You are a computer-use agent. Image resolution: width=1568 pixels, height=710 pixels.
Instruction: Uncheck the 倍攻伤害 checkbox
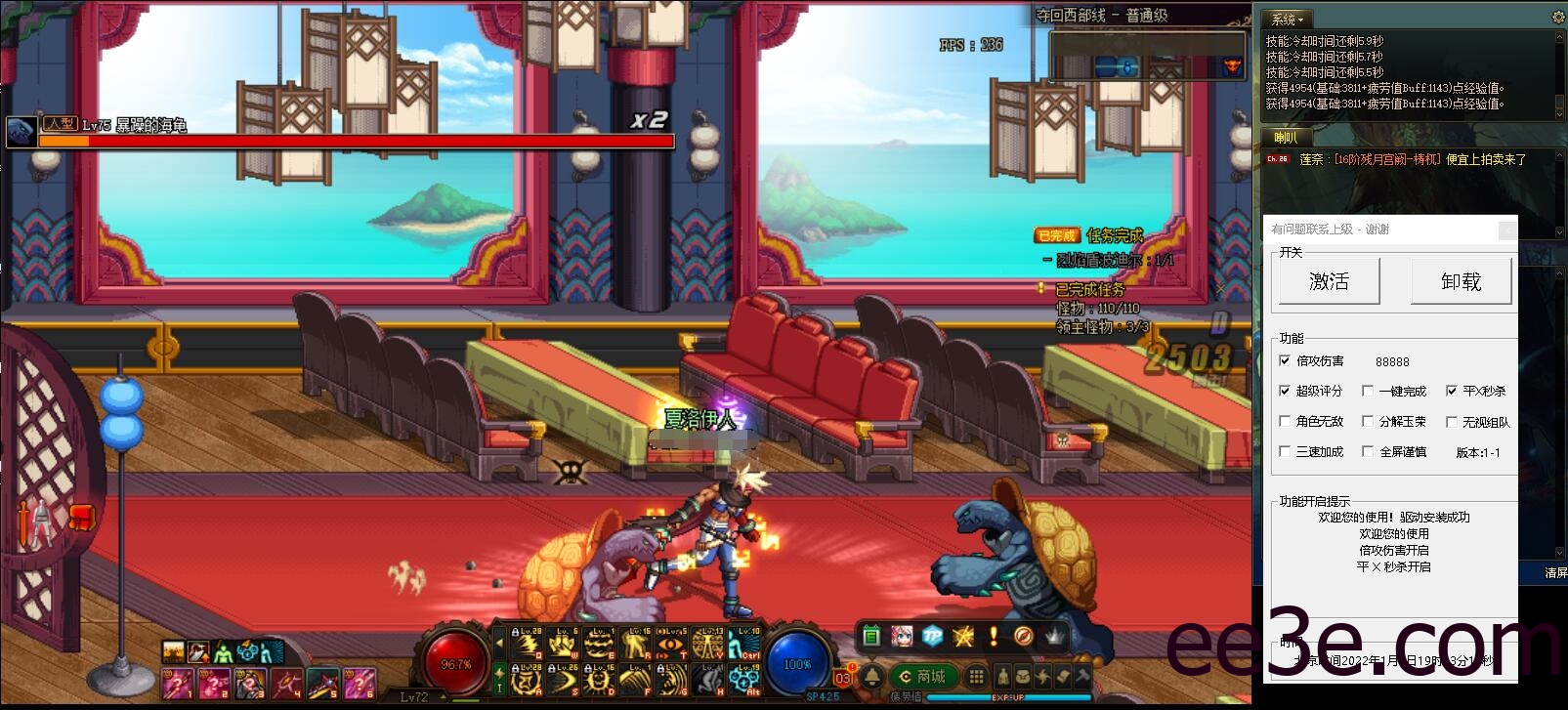point(1285,360)
